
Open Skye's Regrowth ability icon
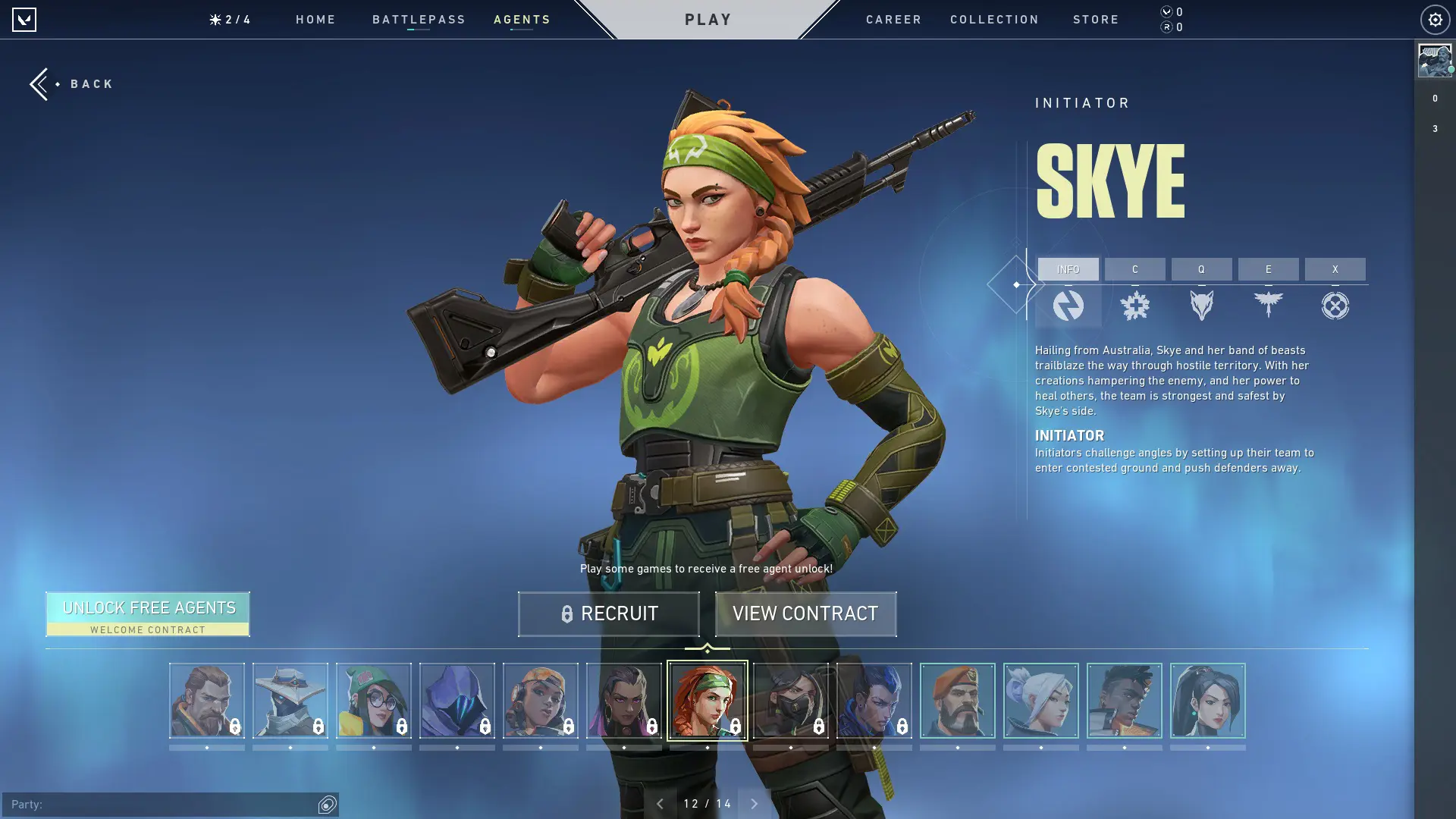point(1135,306)
